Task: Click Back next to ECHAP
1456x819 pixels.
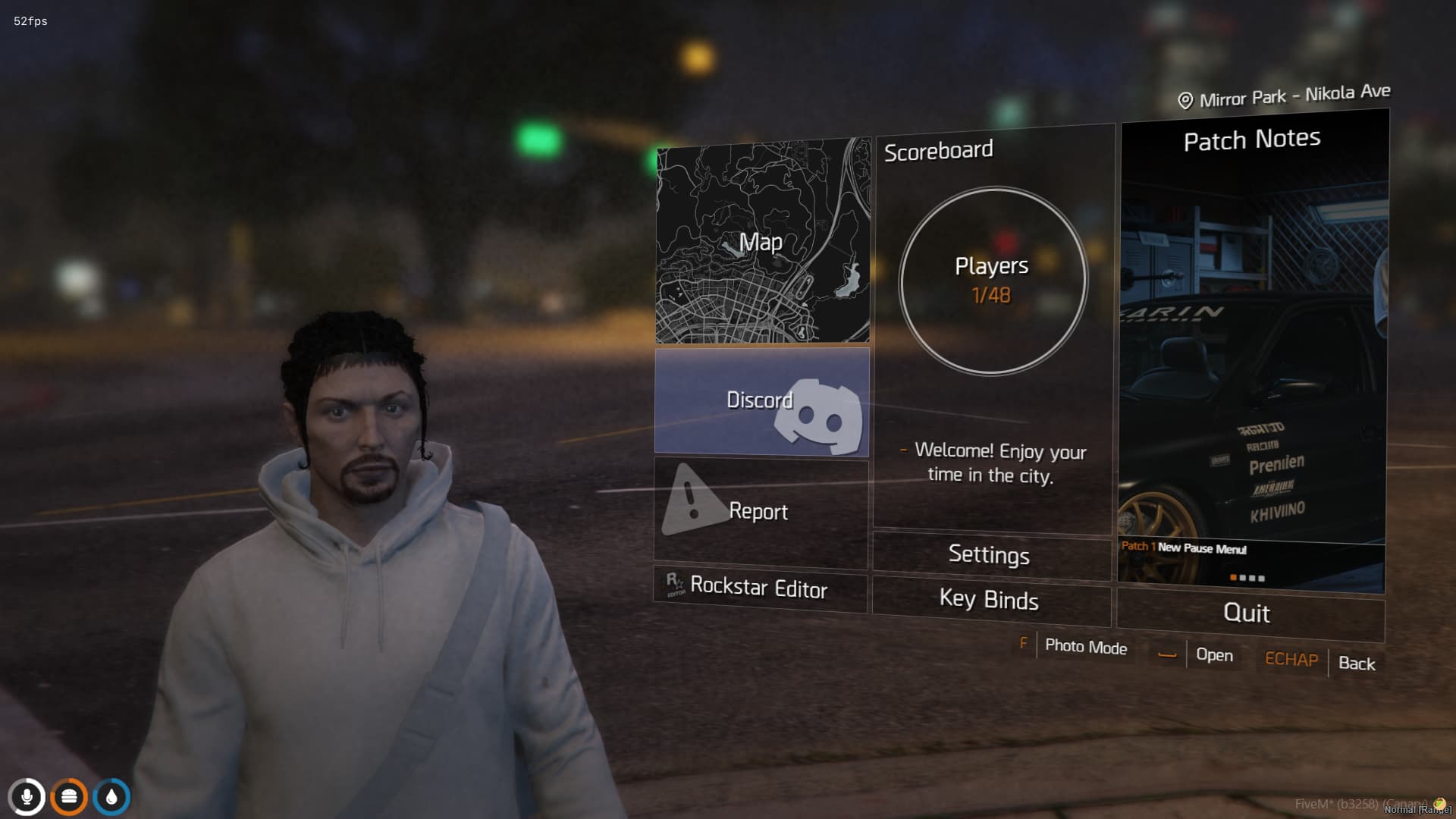Action: (1357, 664)
